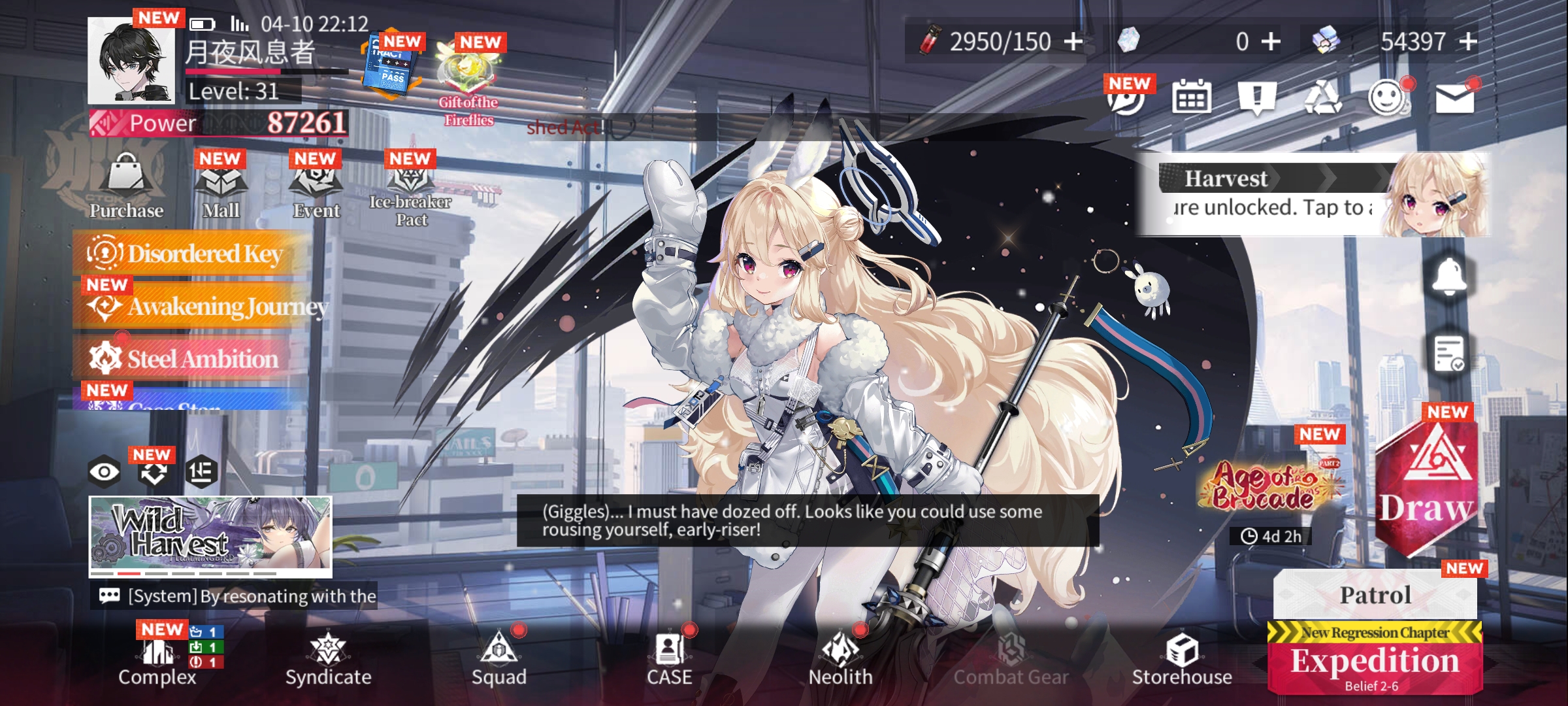Open the Neolith menu
The width and height of the screenshot is (1568, 706).
840,659
